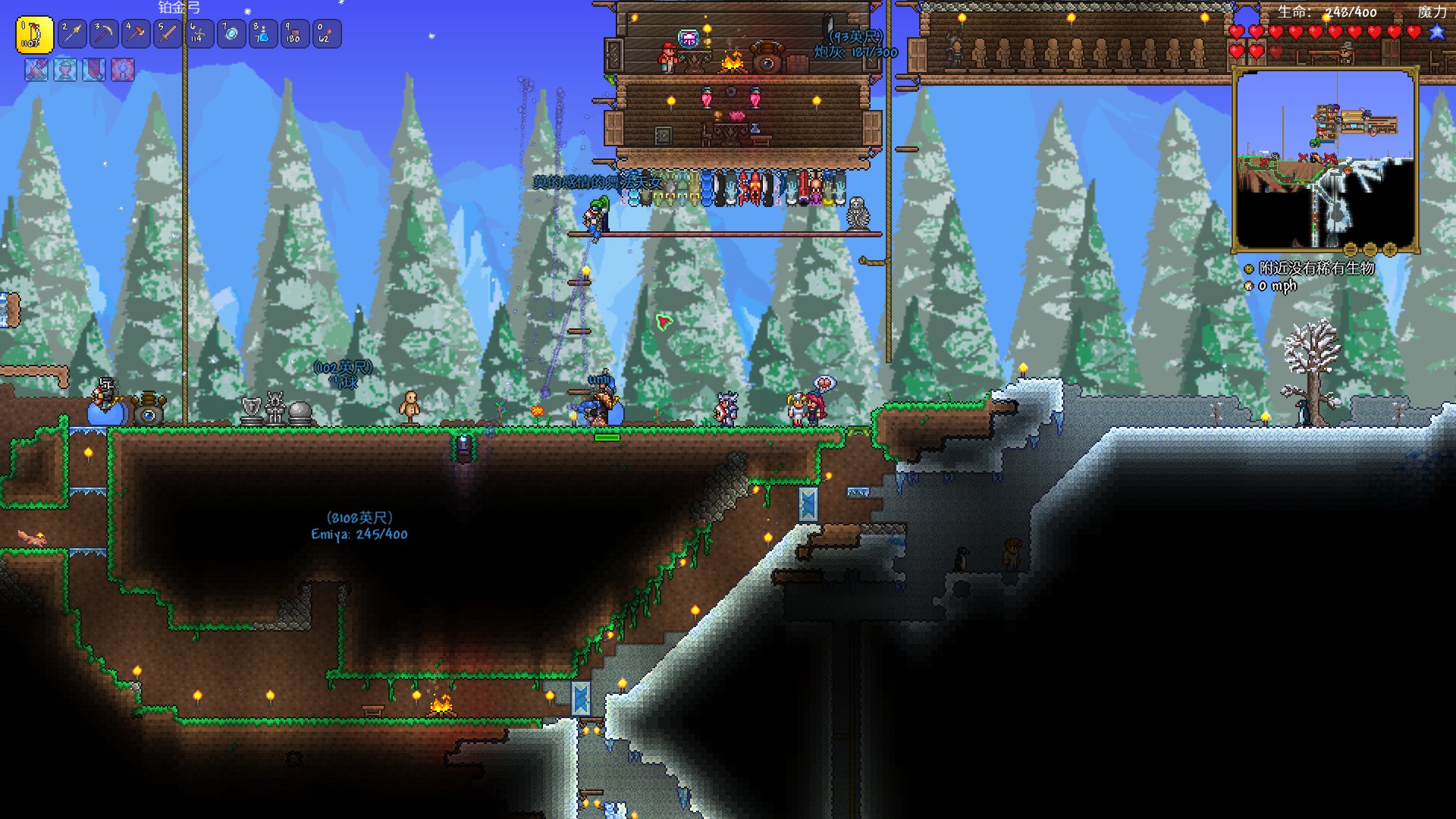The image size is (1456, 819).
Task: Choose the pickaxe in hotbar slot 3
Action: click(104, 34)
